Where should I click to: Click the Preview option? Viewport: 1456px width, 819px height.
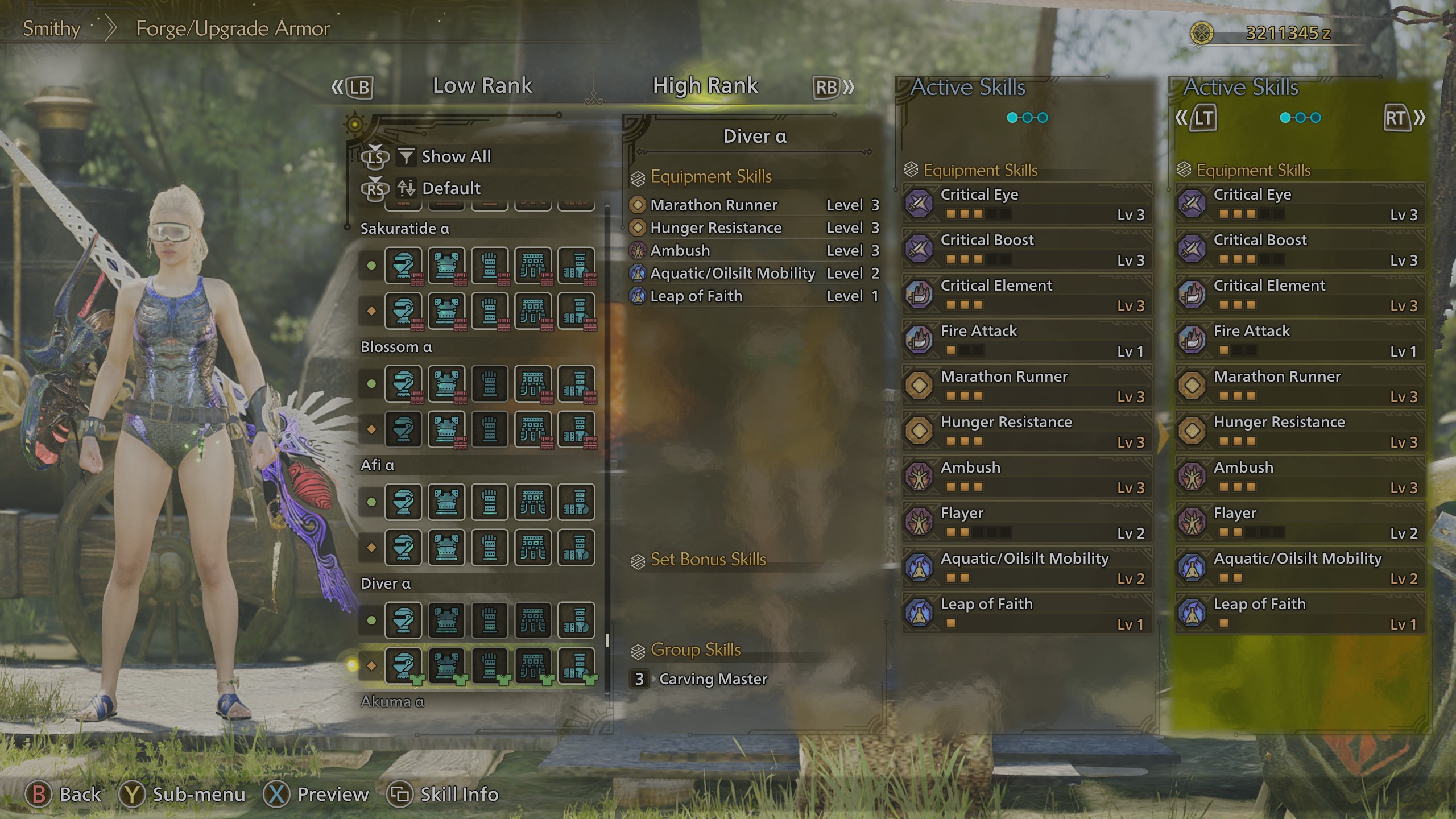(331, 794)
